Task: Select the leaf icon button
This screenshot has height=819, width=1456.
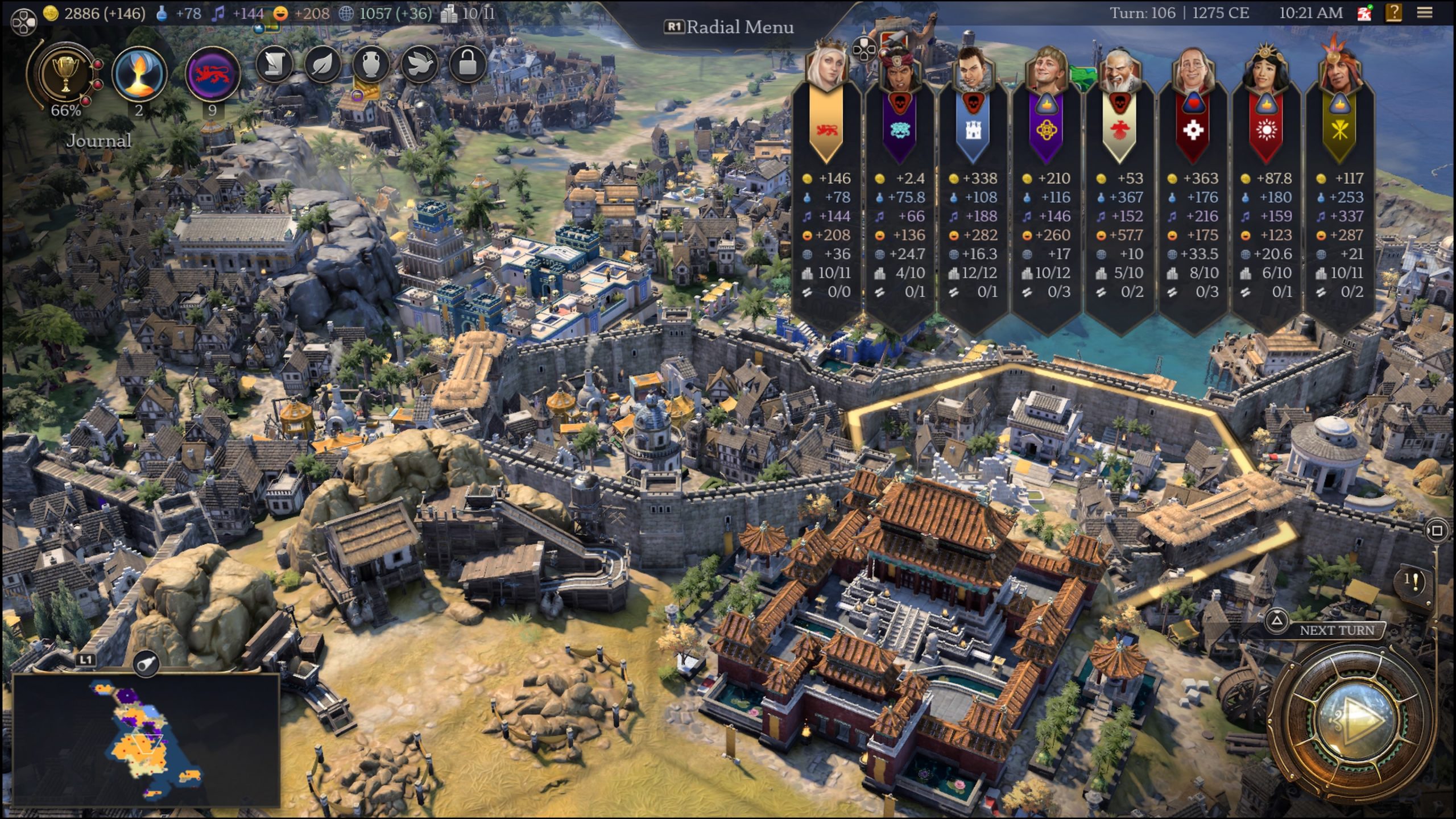Action: coord(322,64)
